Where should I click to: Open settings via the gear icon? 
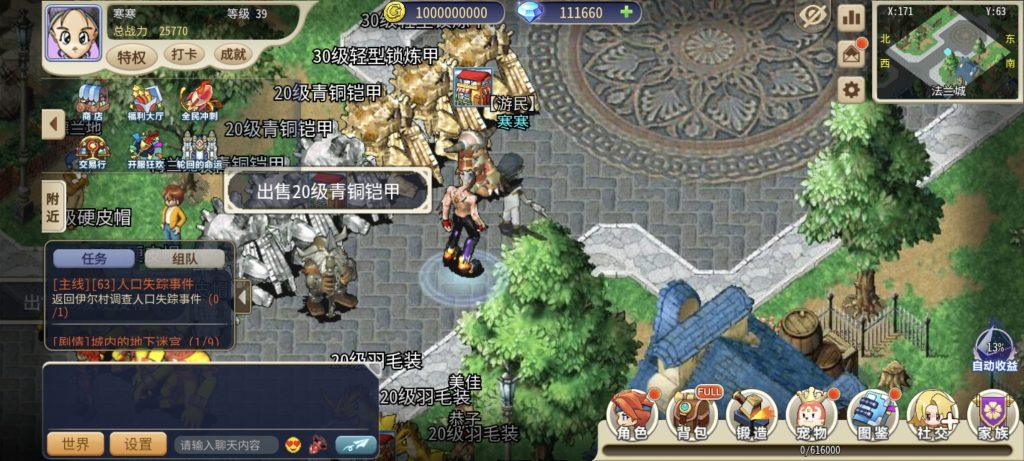point(852,90)
